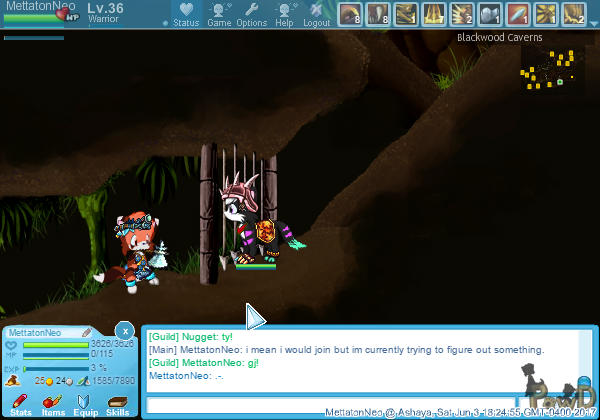This screenshot has height=420, width=600.
Task: Expand the hotbar dropdown arrow
Action: click(x=594, y=22)
